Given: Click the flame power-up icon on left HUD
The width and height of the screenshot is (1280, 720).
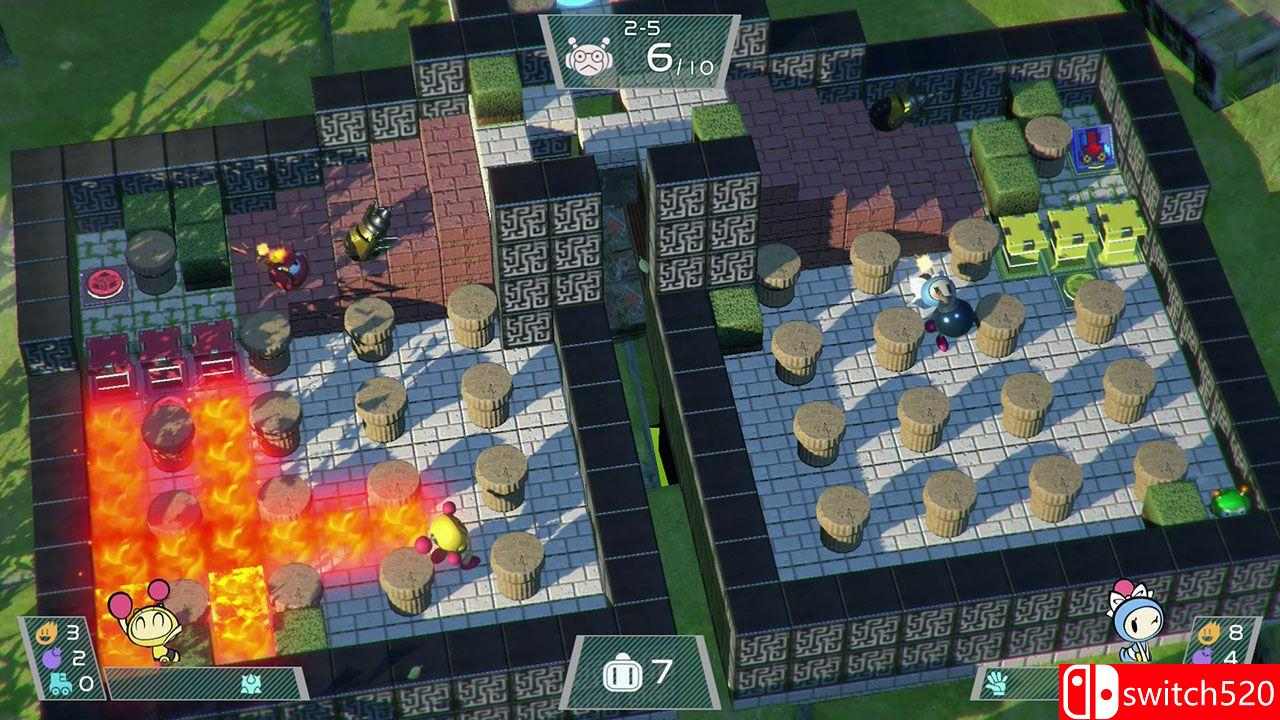Looking at the screenshot, I should [x=47, y=632].
